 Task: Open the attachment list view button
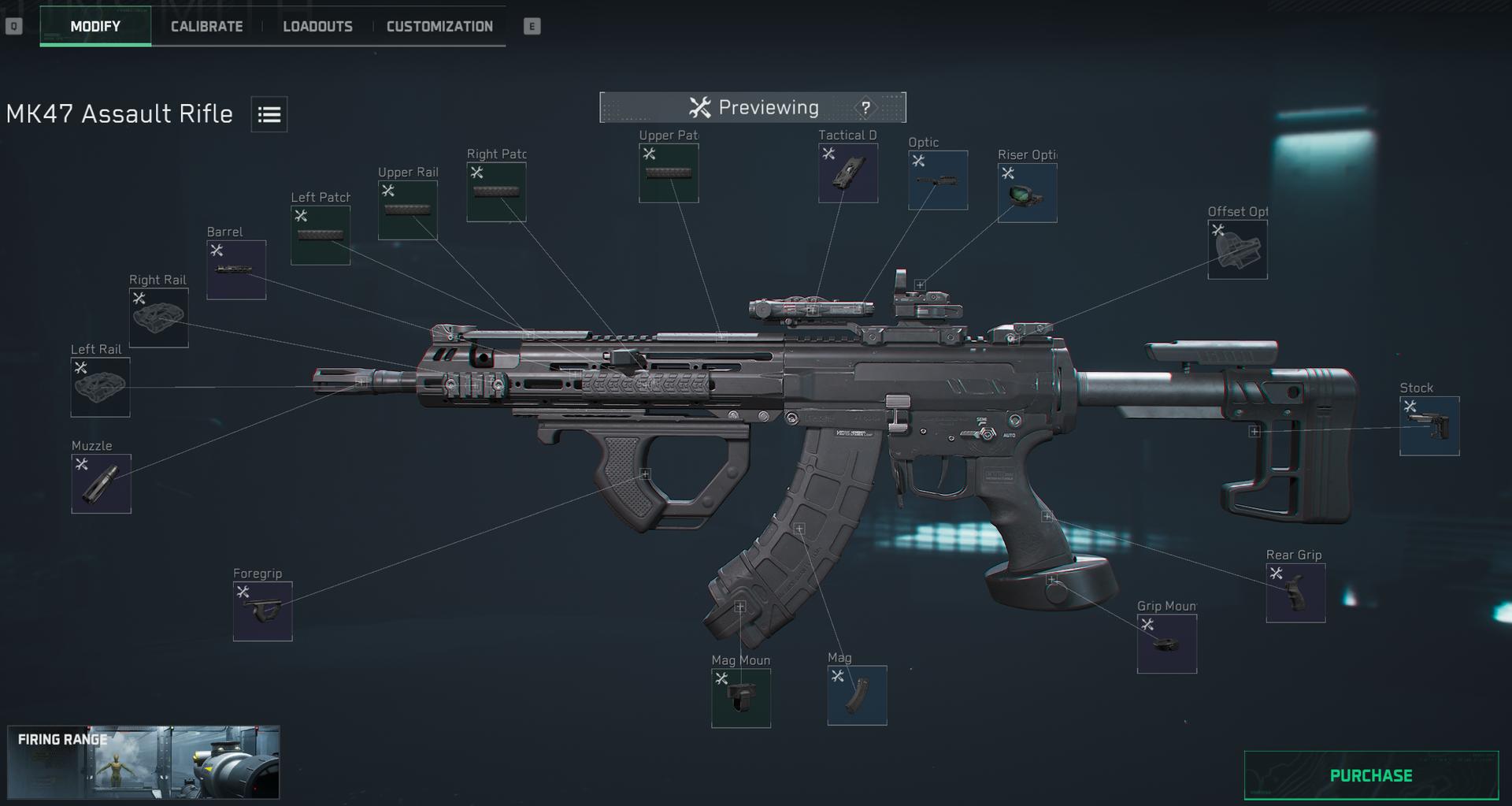(x=269, y=114)
